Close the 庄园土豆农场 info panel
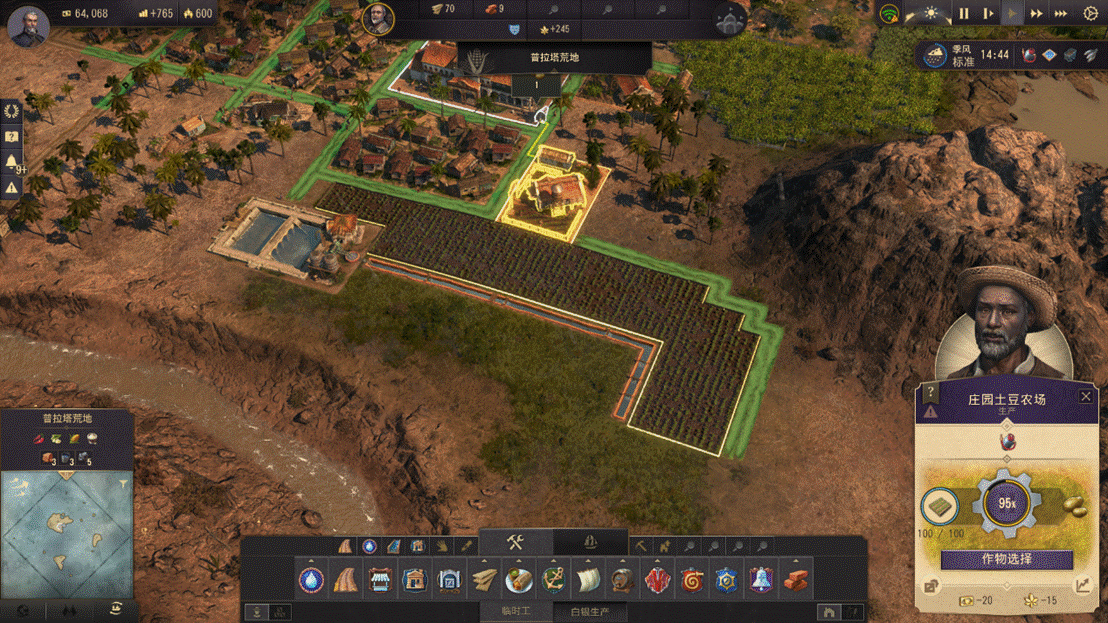The width and height of the screenshot is (1108, 623). (x=1086, y=397)
